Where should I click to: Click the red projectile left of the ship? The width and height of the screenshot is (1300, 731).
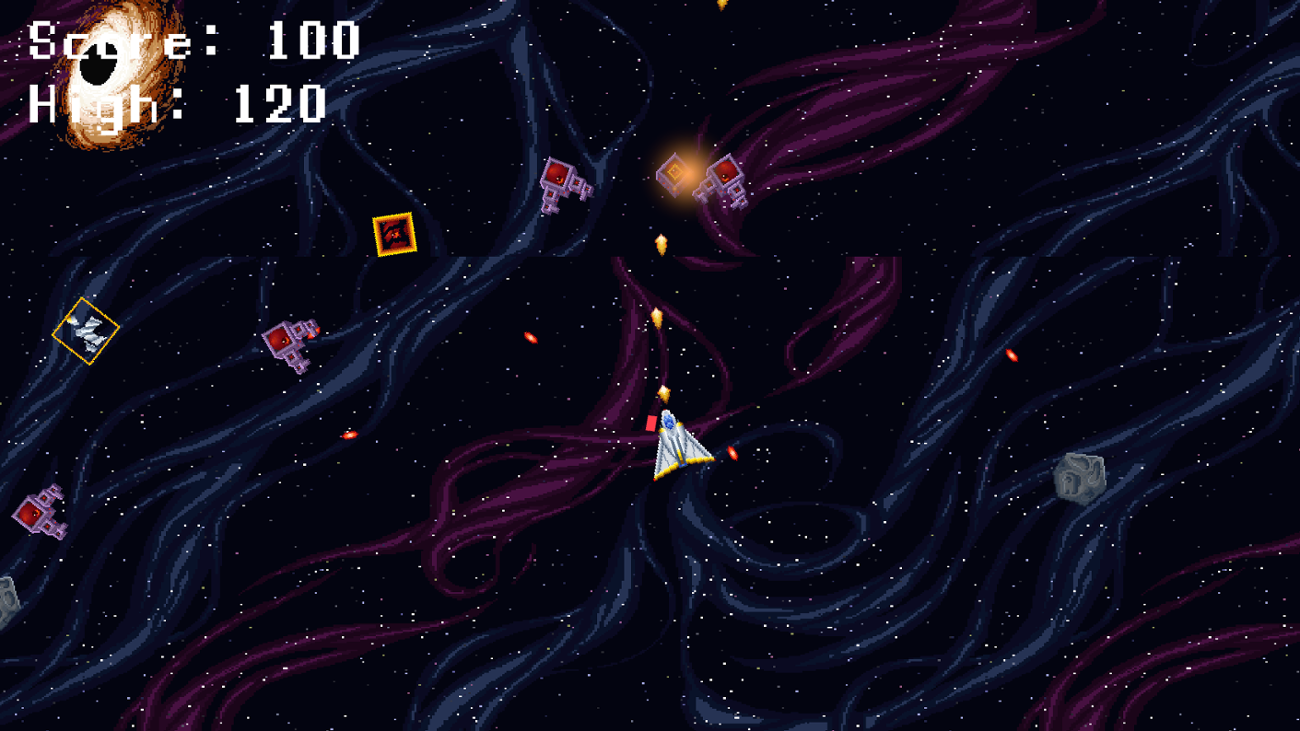[x=529, y=338]
